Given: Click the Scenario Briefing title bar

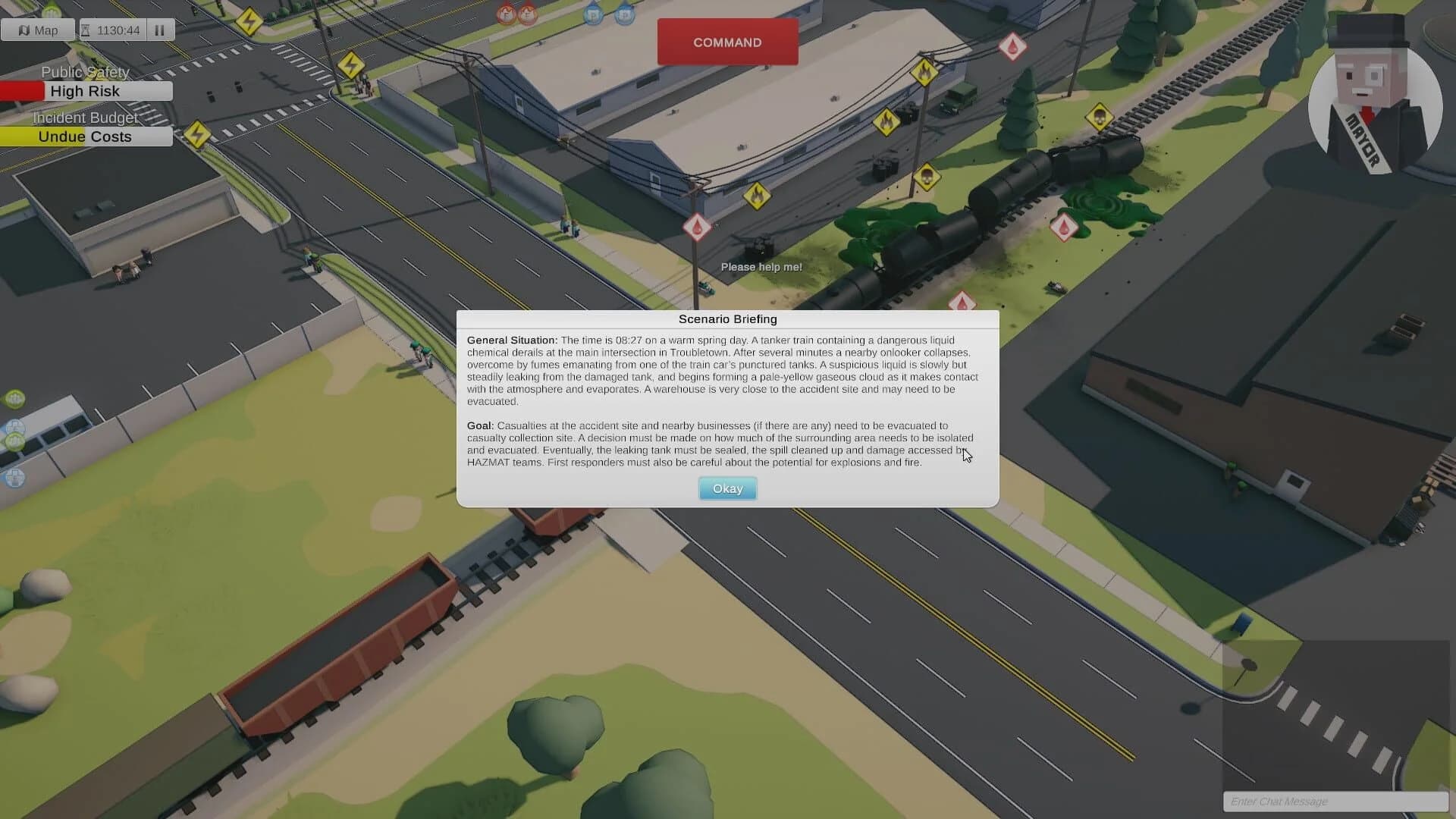Looking at the screenshot, I should tap(726, 319).
